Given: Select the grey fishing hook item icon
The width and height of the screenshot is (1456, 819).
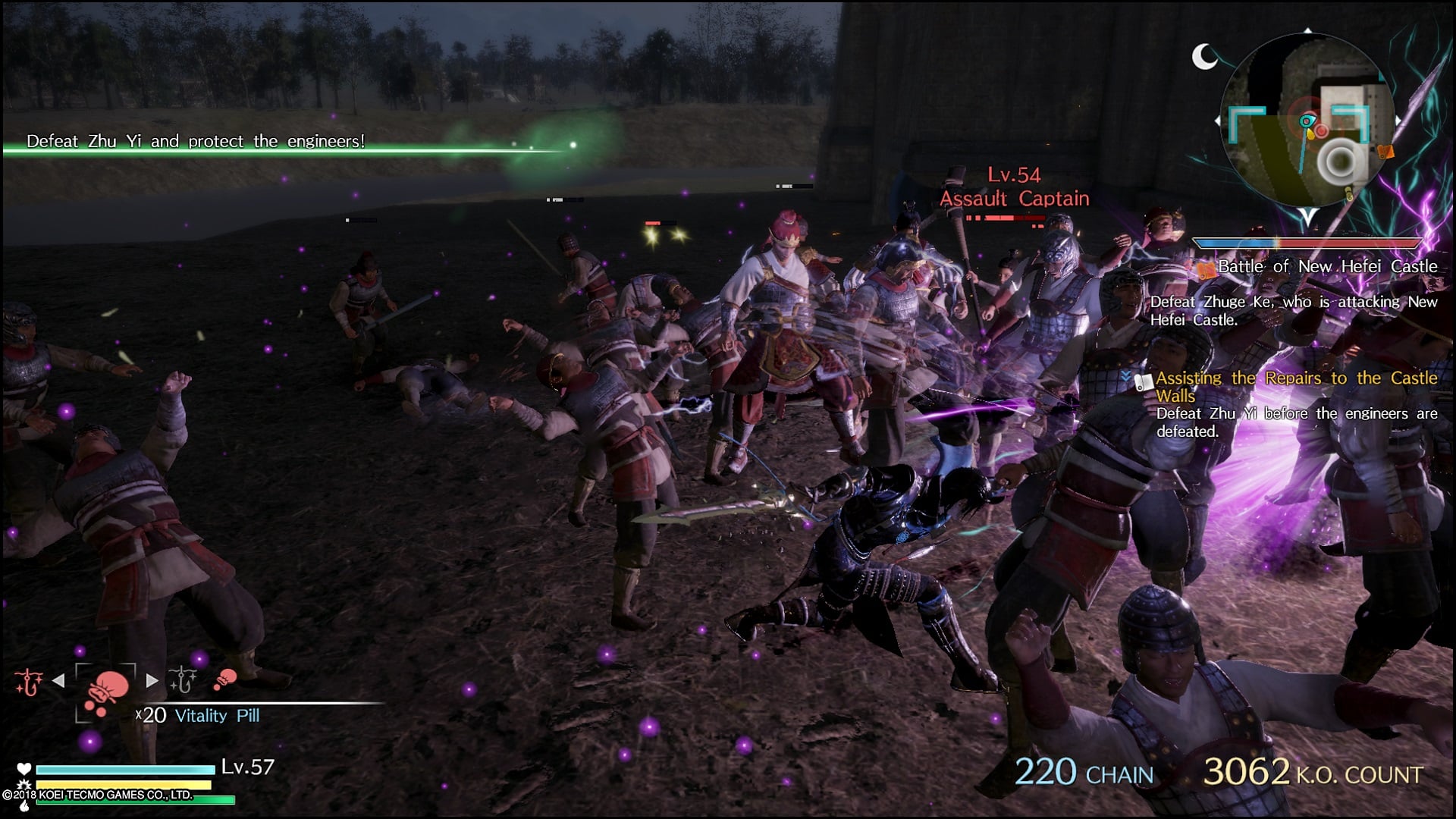Looking at the screenshot, I should 183,679.
